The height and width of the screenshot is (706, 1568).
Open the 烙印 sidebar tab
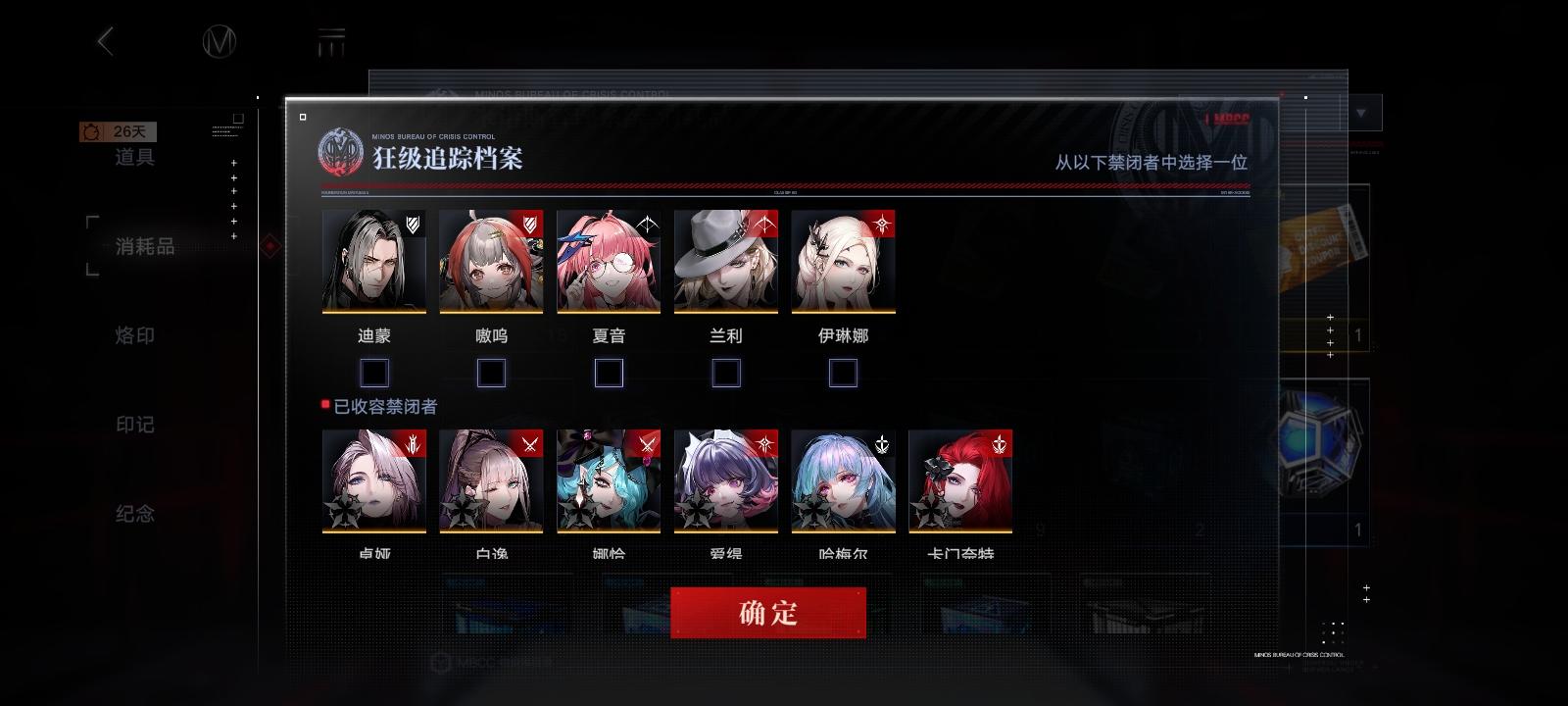click(132, 335)
